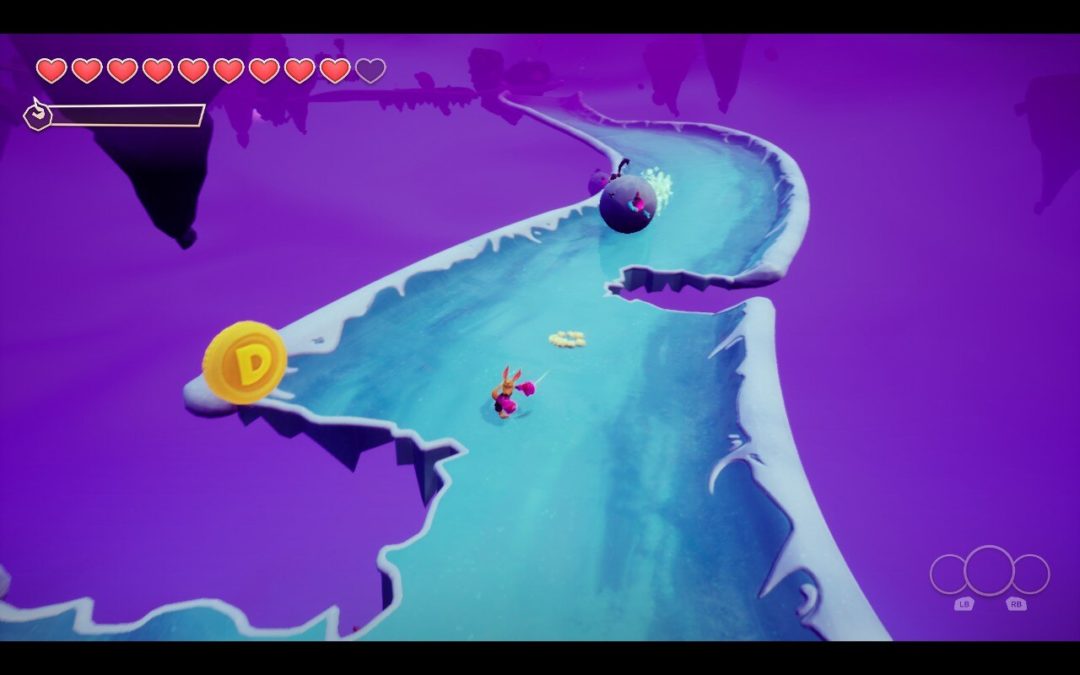Viewport: 1080px width, 675px height.
Task: Select the large center item slot circle
Action: pyautogui.click(x=989, y=571)
